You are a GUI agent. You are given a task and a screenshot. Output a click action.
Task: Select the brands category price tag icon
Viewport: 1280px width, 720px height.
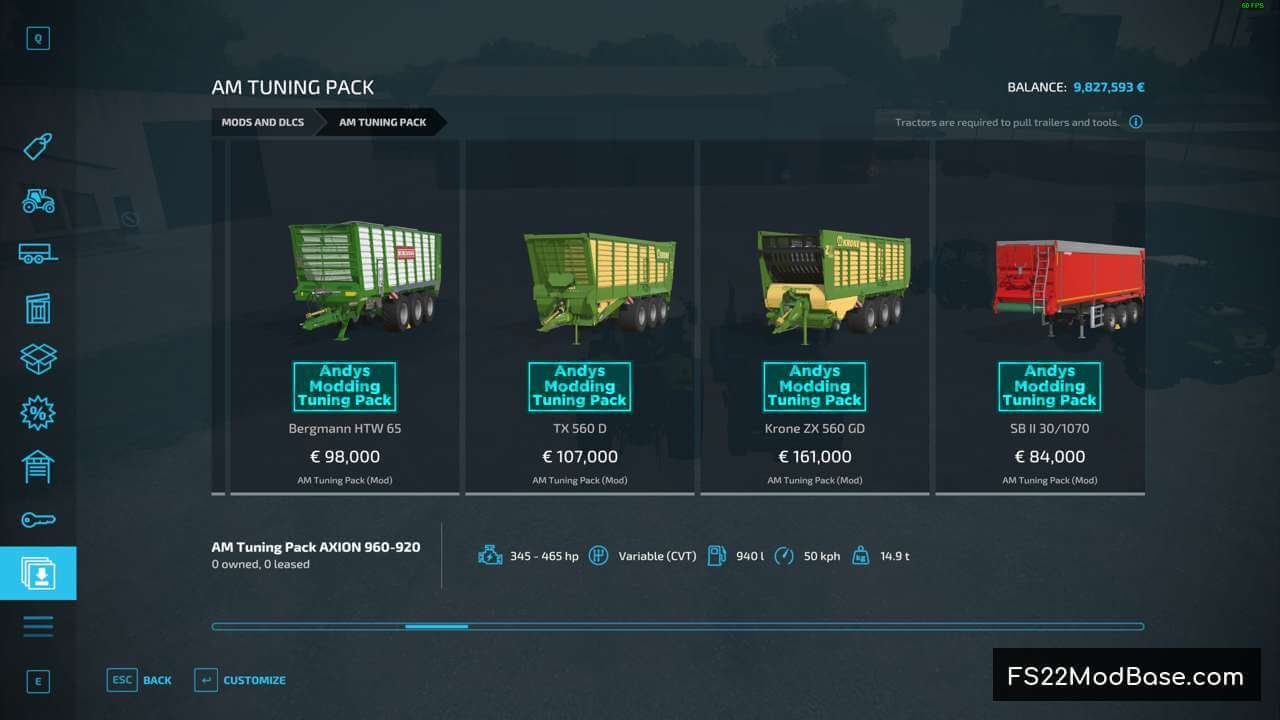pyautogui.click(x=38, y=147)
